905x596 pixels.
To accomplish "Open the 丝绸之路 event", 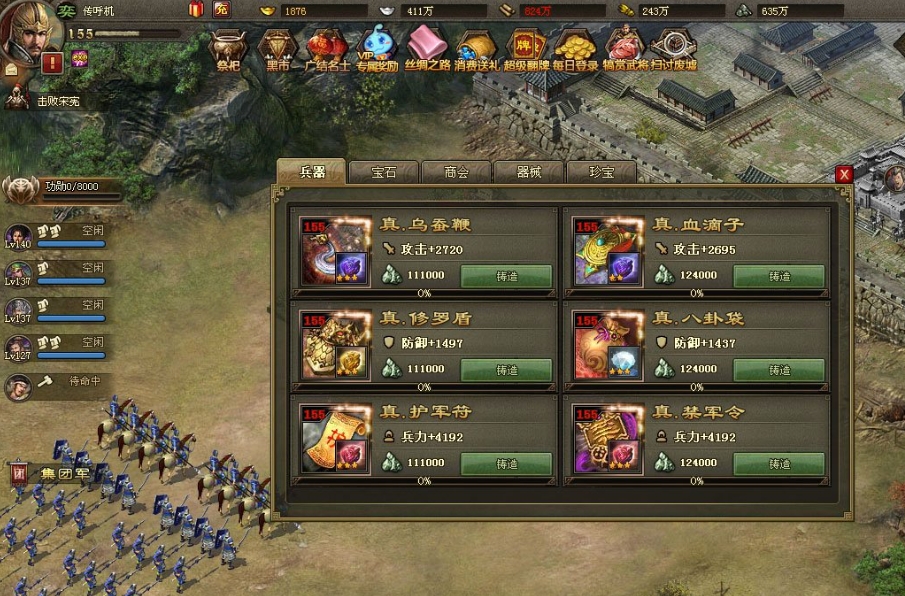I will tap(428, 50).
